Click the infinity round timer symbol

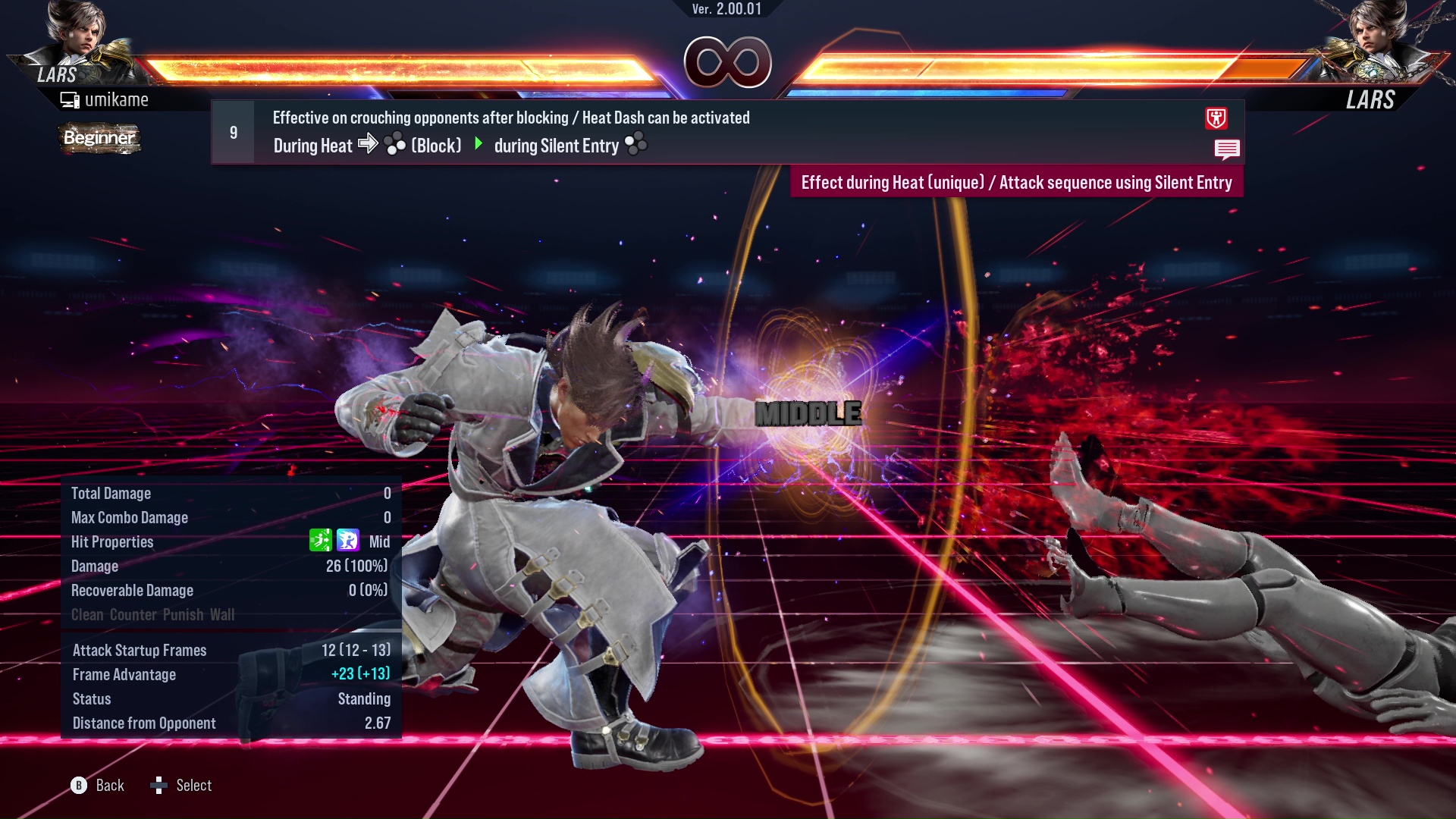tap(726, 62)
